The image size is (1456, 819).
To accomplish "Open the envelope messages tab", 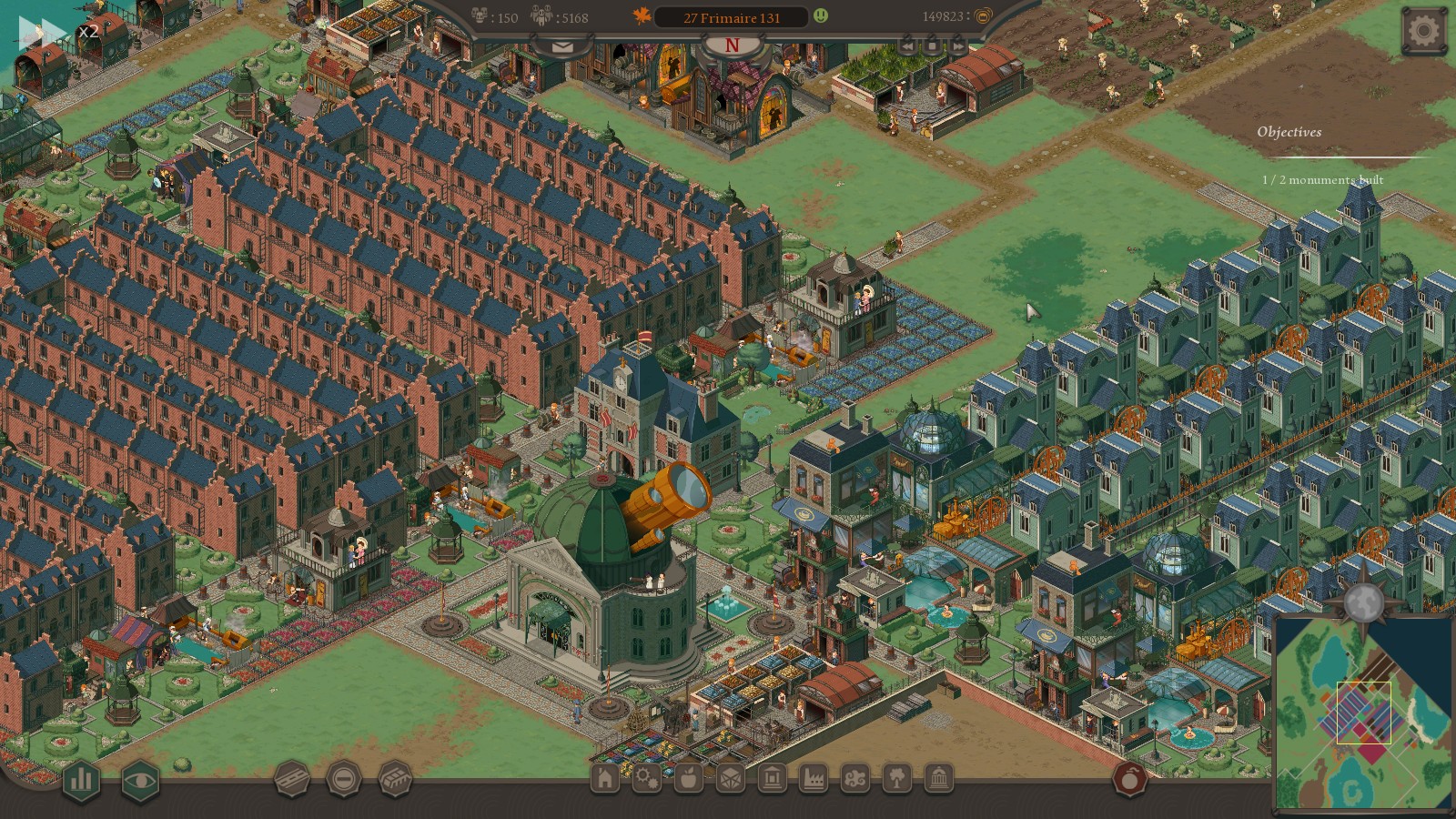I will (561, 46).
